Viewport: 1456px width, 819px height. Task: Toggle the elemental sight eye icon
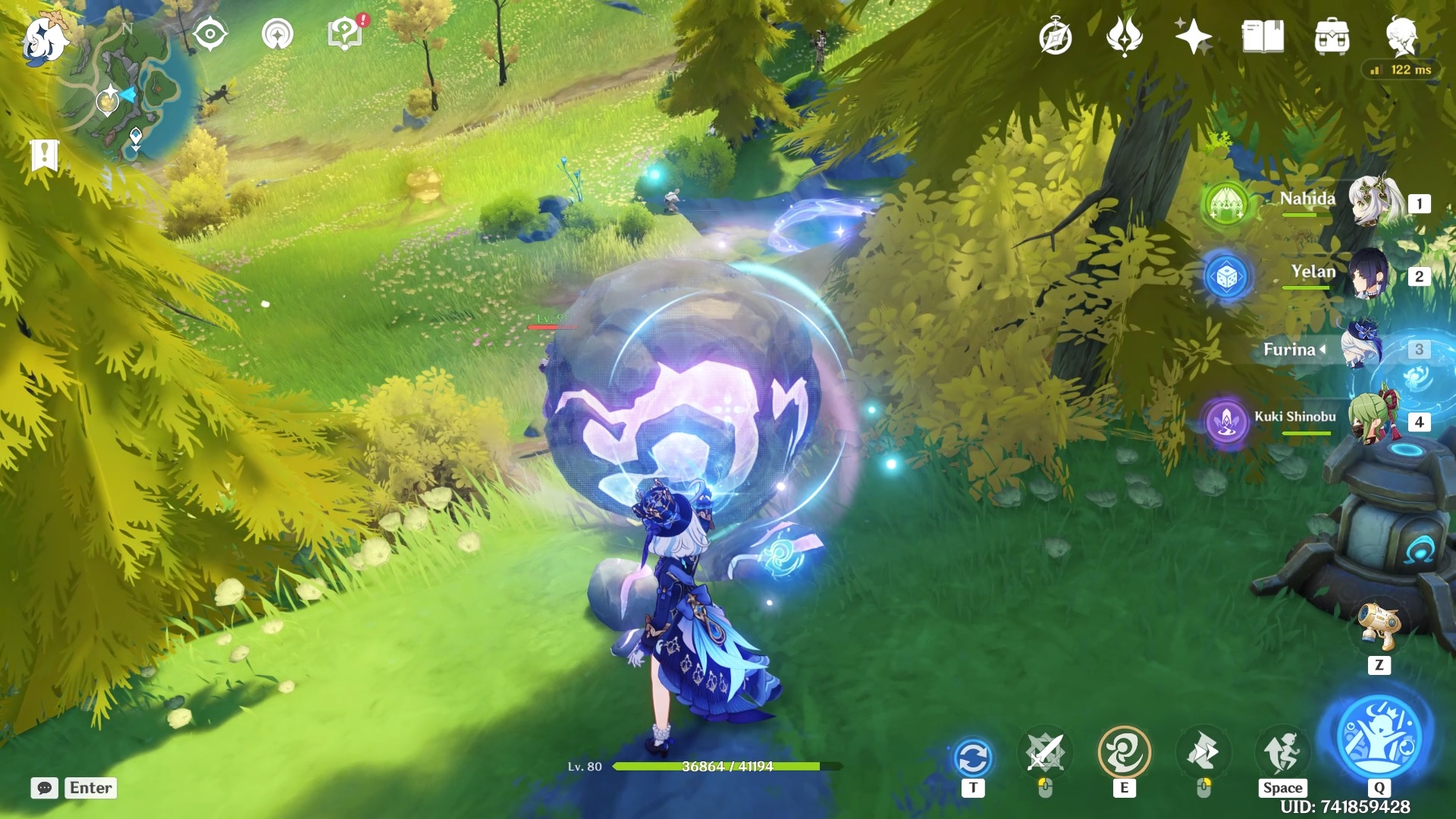click(210, 35)
